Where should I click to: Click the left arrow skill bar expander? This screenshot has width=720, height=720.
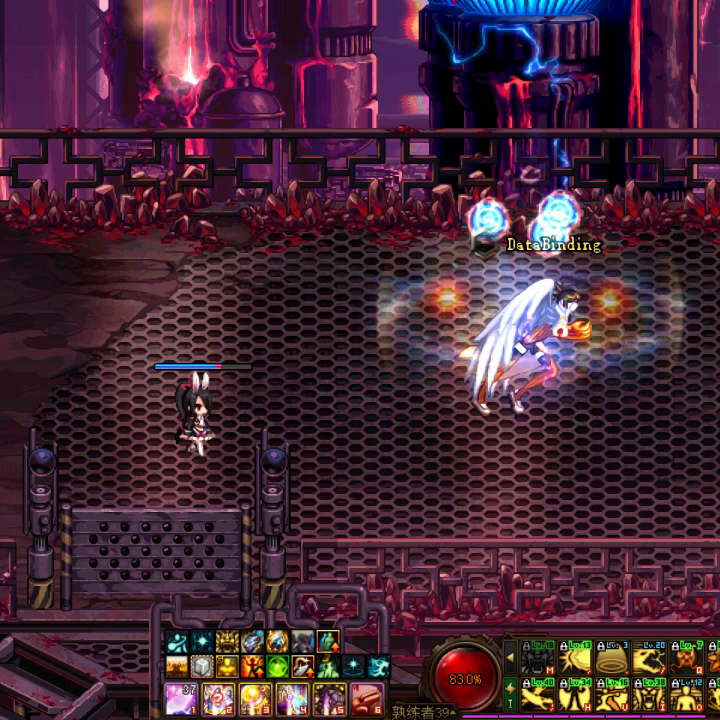[510, 658]
